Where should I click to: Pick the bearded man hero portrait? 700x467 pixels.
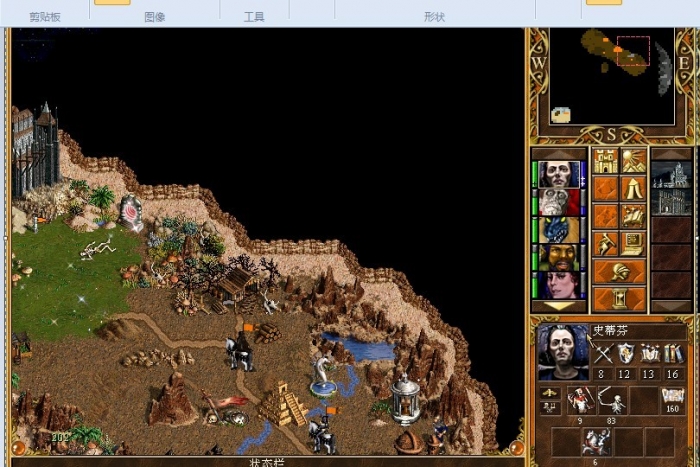point(558,257)
